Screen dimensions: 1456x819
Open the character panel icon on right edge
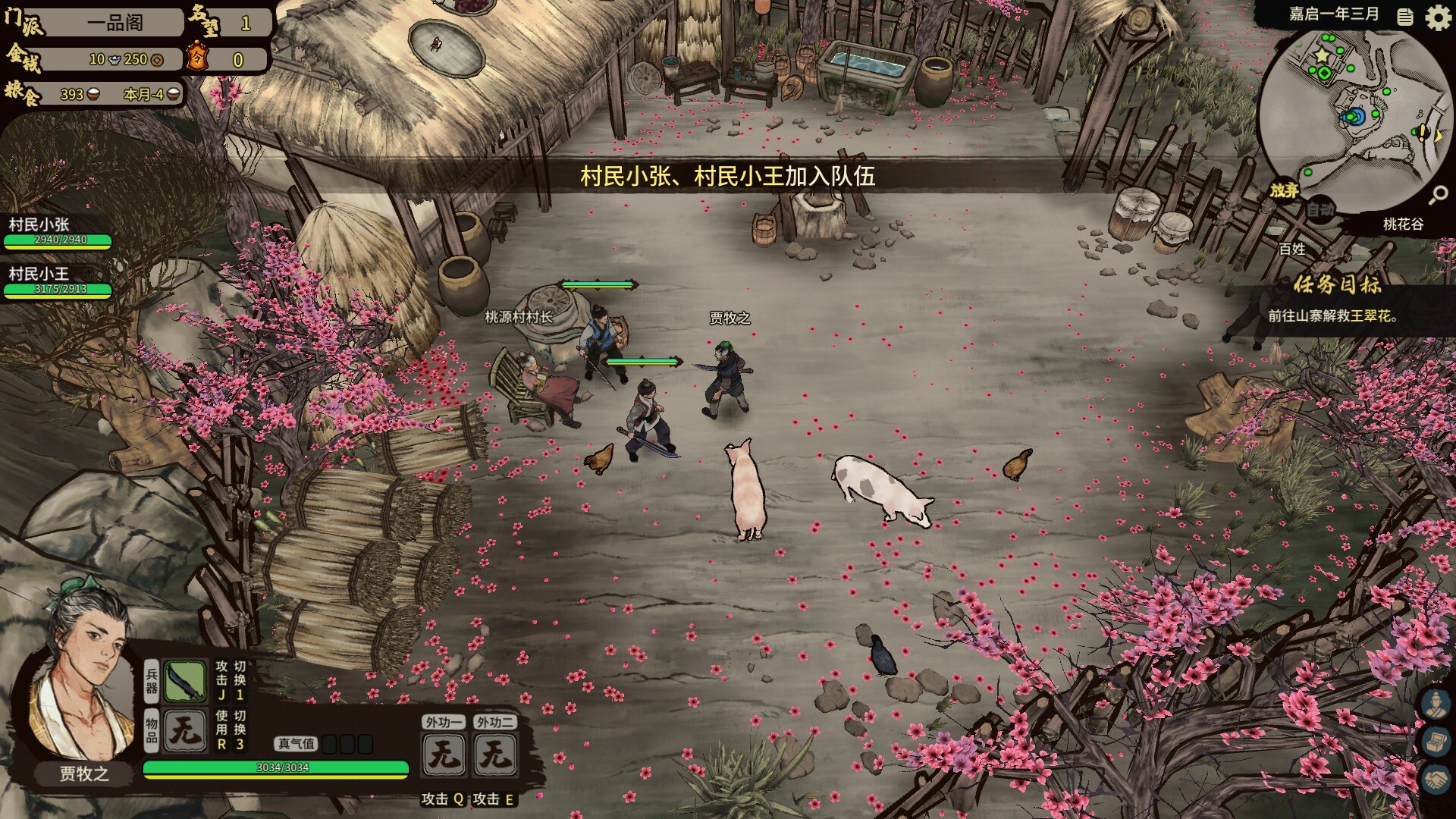tap(1437, 704)
